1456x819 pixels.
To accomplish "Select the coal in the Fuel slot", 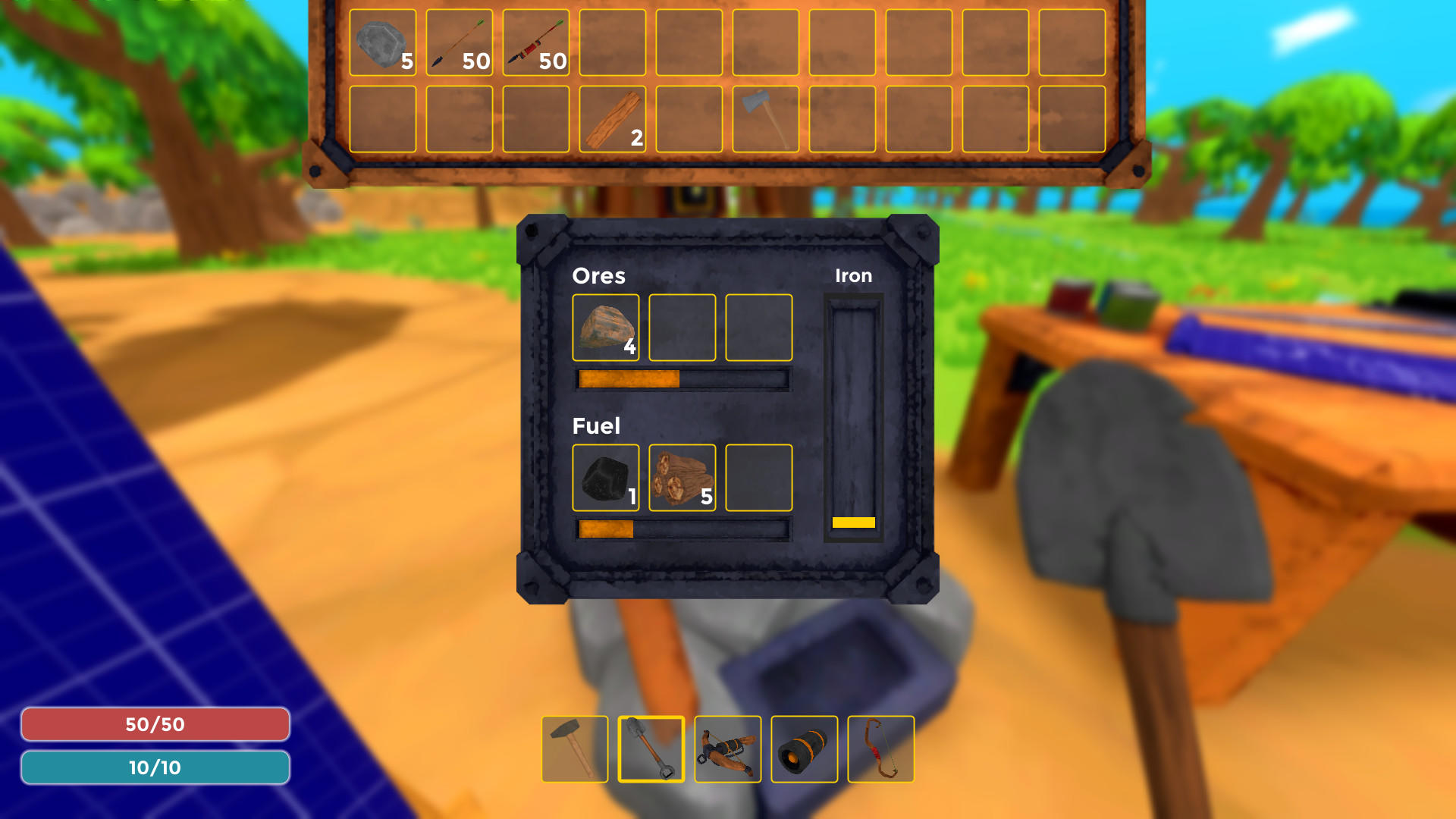I will click(x=604, y=477).
